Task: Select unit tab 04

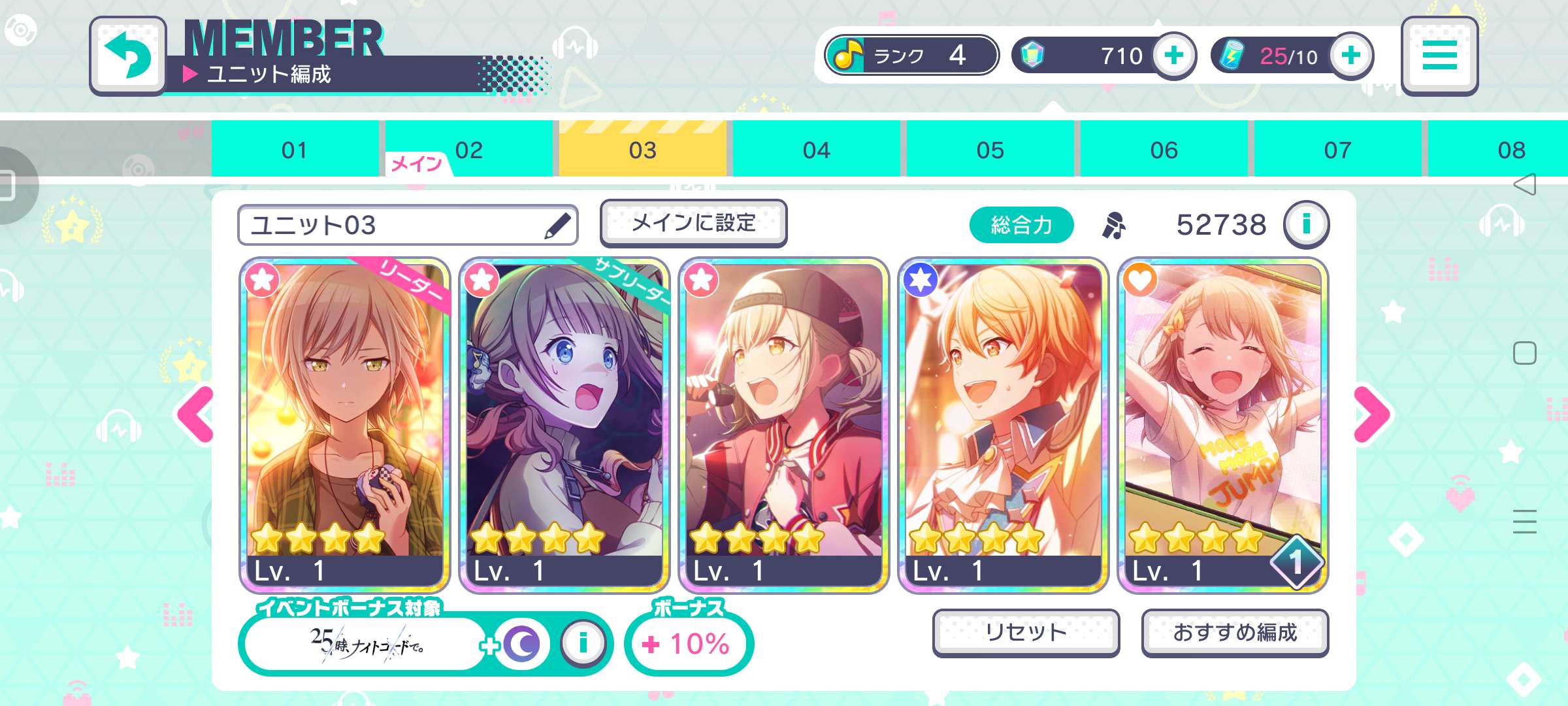Action: tap(816, 150)
